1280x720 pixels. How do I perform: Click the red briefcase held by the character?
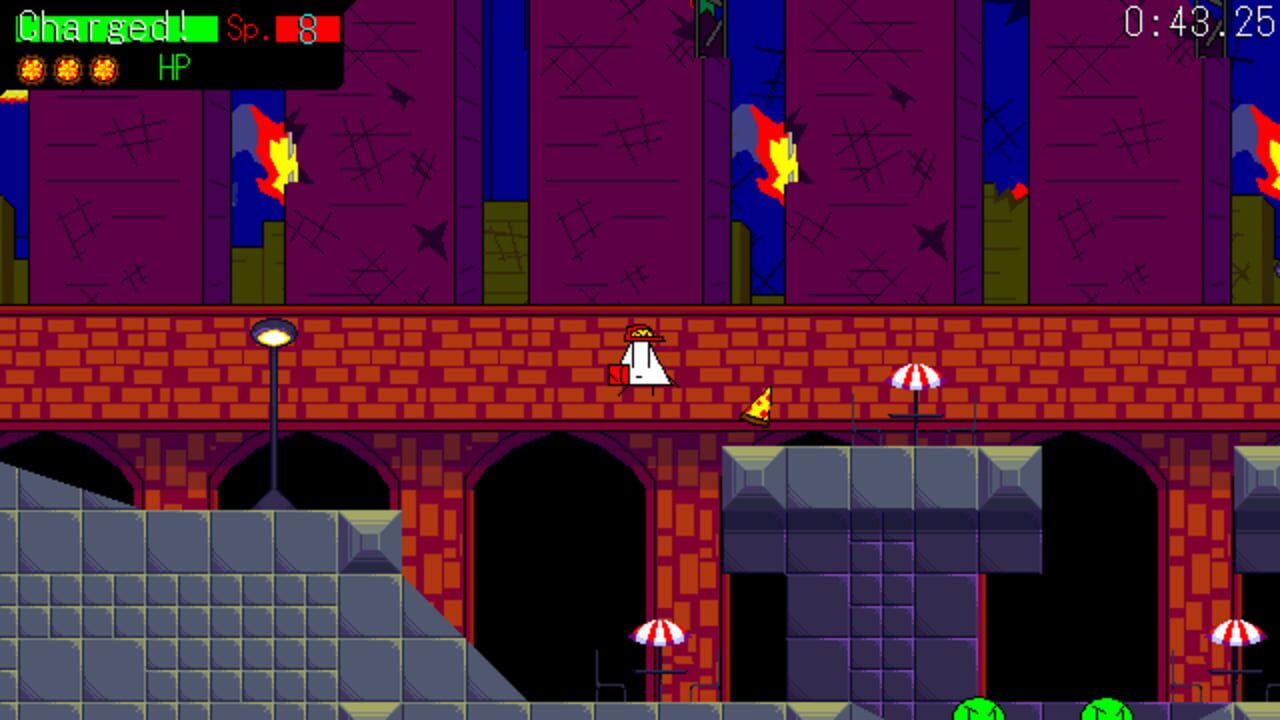(617, 377)
